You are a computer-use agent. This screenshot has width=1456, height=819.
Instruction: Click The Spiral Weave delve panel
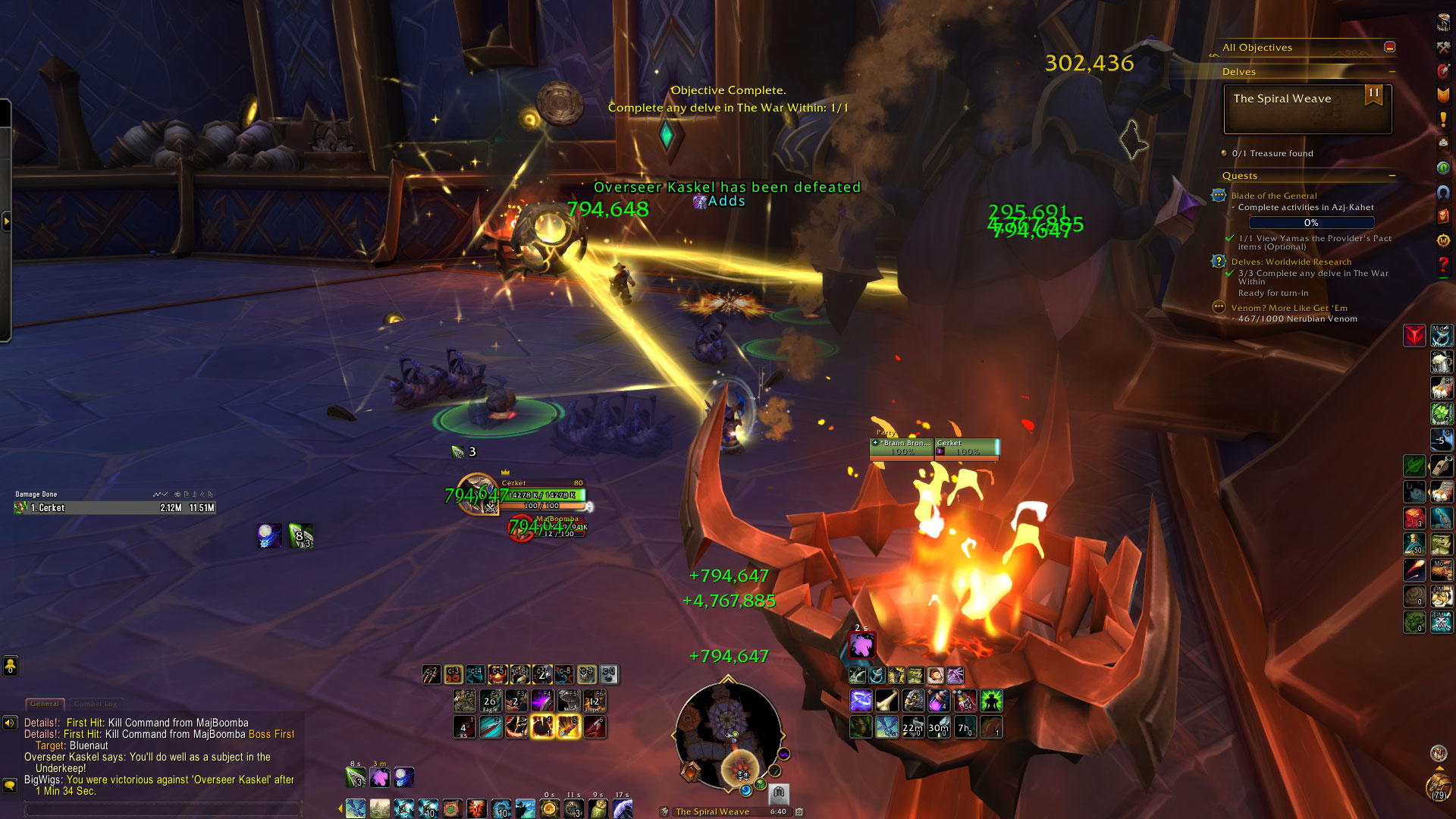1307,108
